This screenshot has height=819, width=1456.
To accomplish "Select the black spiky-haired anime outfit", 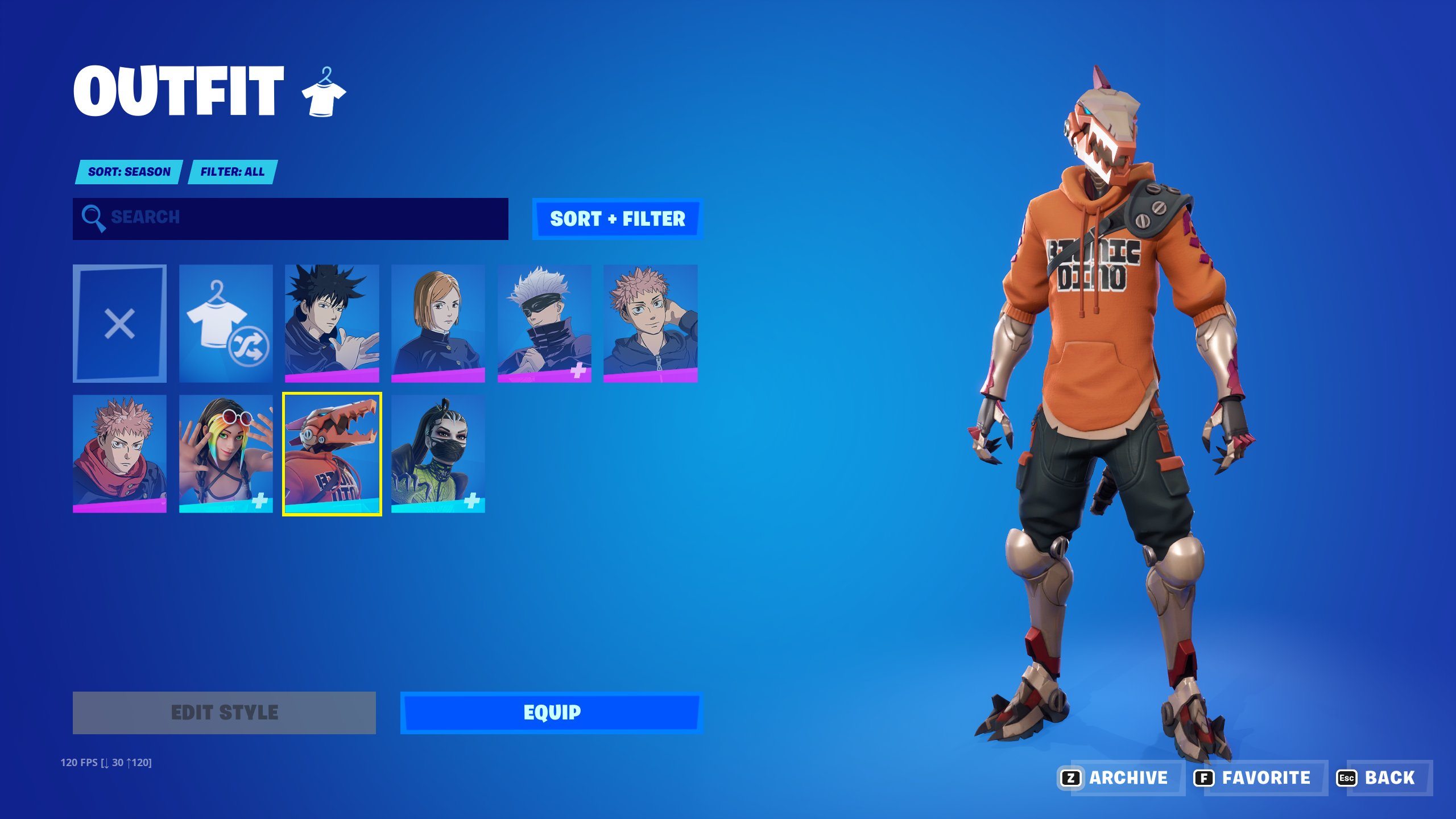I will coord(332,323).
